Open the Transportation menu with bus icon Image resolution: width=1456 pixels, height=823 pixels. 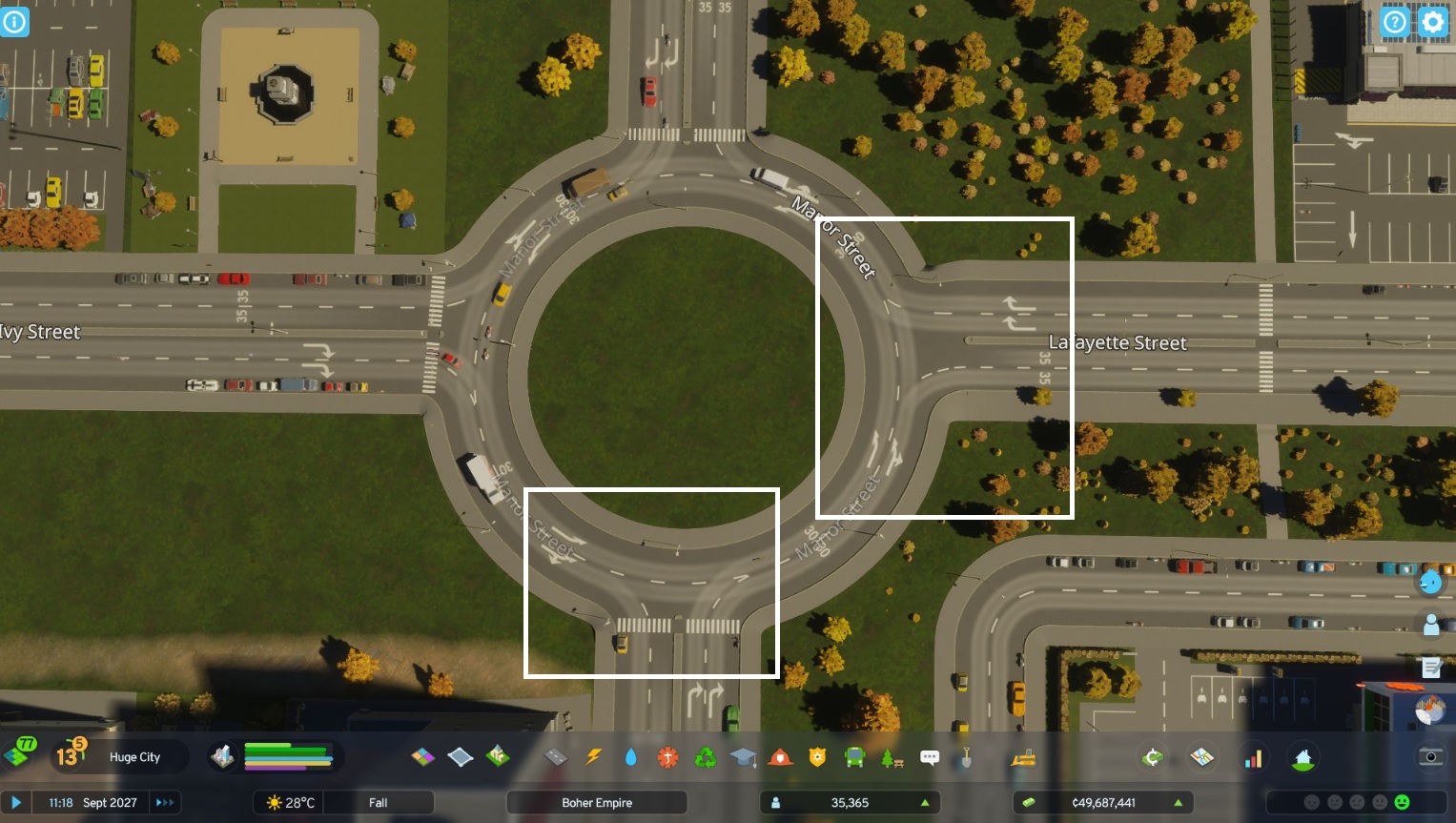point(854,757)
